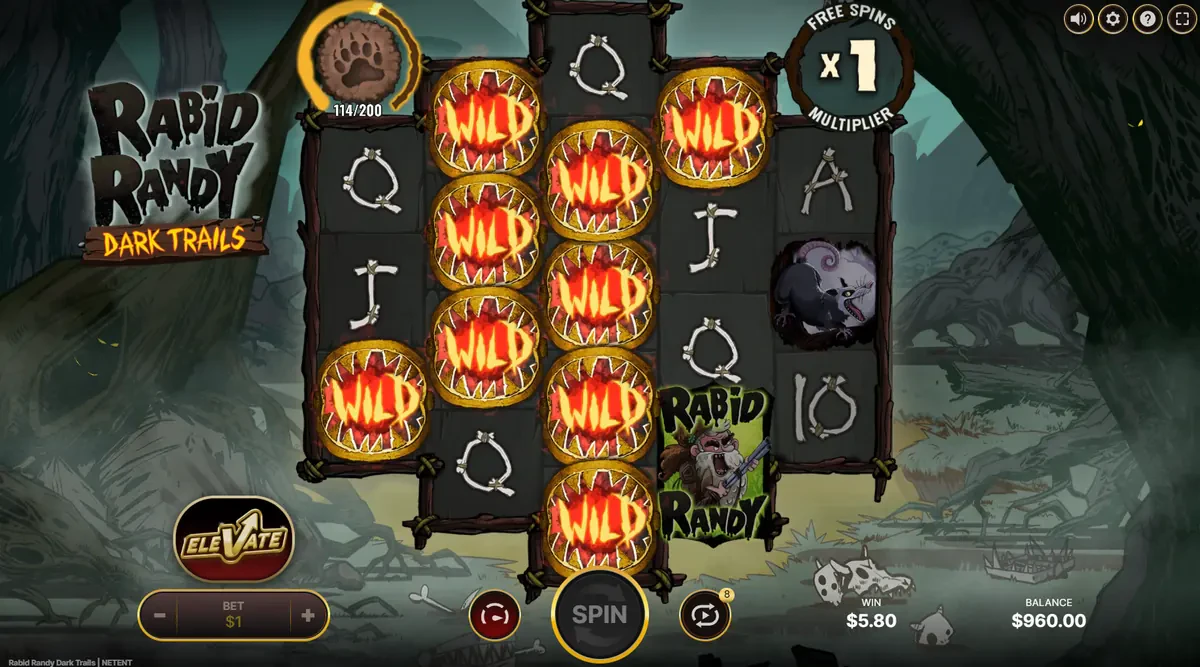
Task: Decrease the bet with the minus button
Action: tap(160, 616)
